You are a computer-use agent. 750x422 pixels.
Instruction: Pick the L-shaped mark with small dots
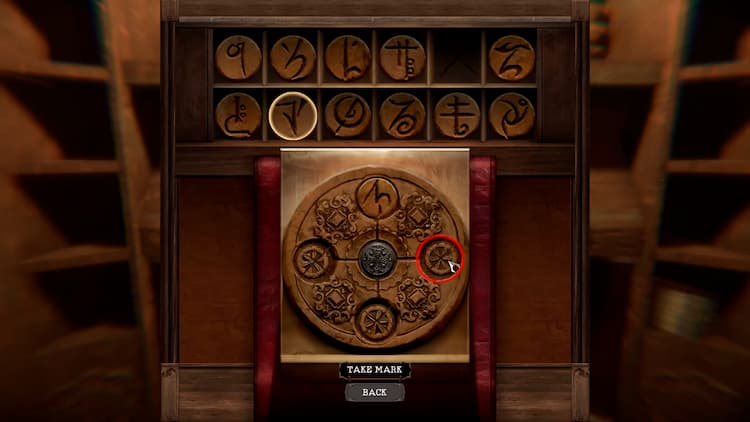348,58
